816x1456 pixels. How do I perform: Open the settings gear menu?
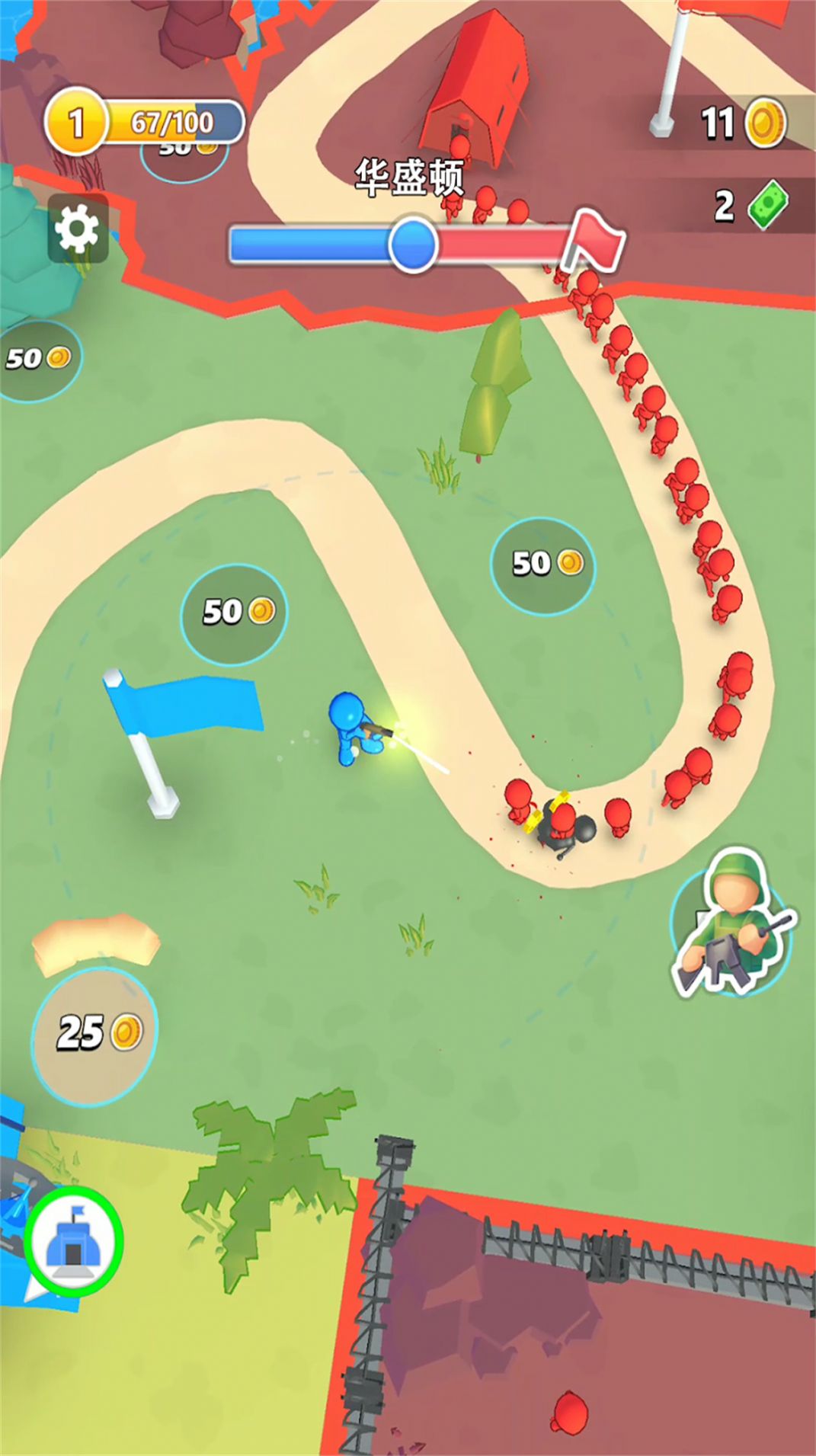[x=78, y=229]
